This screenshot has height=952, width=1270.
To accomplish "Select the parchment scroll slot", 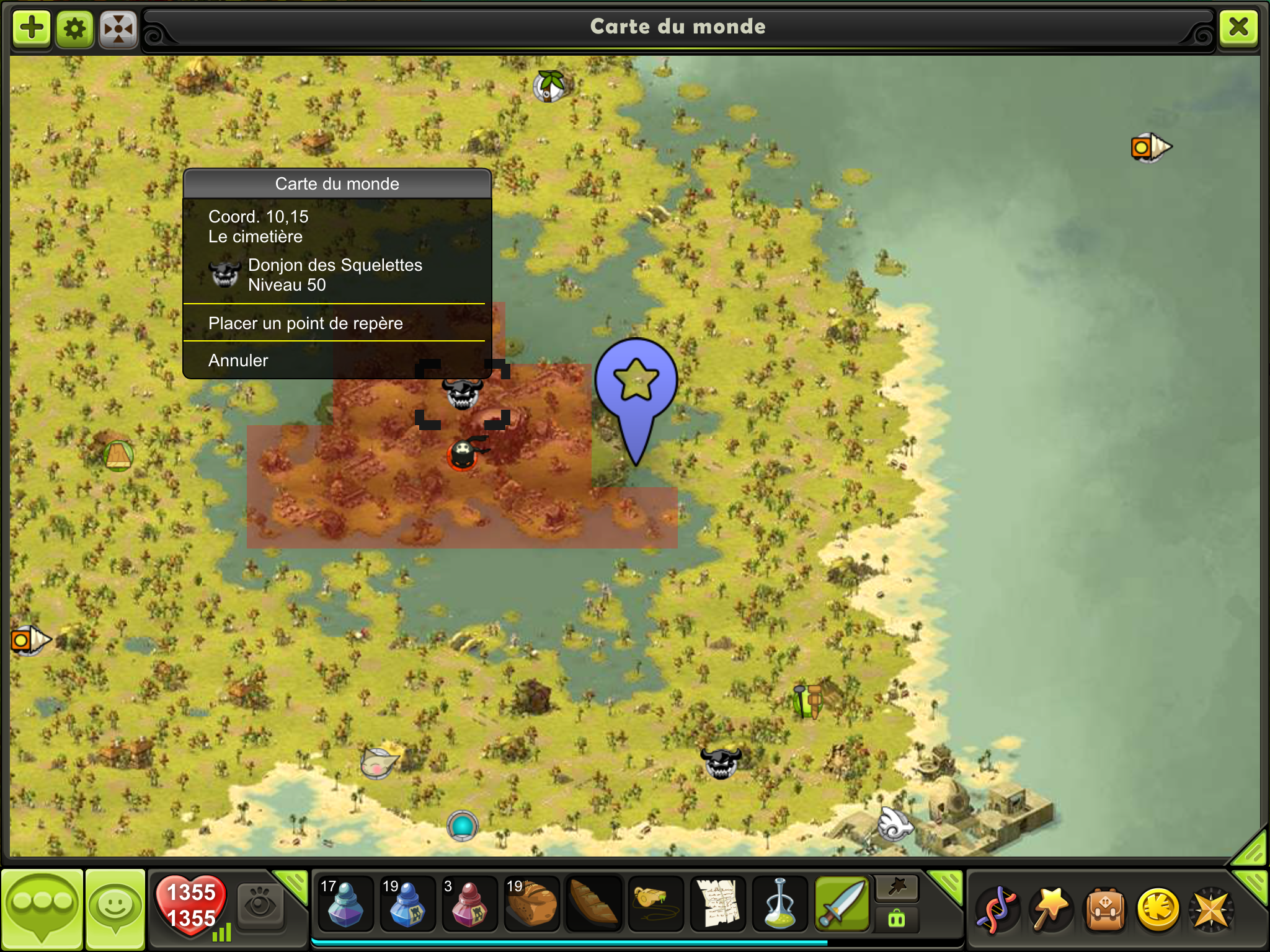I will 717,904.
